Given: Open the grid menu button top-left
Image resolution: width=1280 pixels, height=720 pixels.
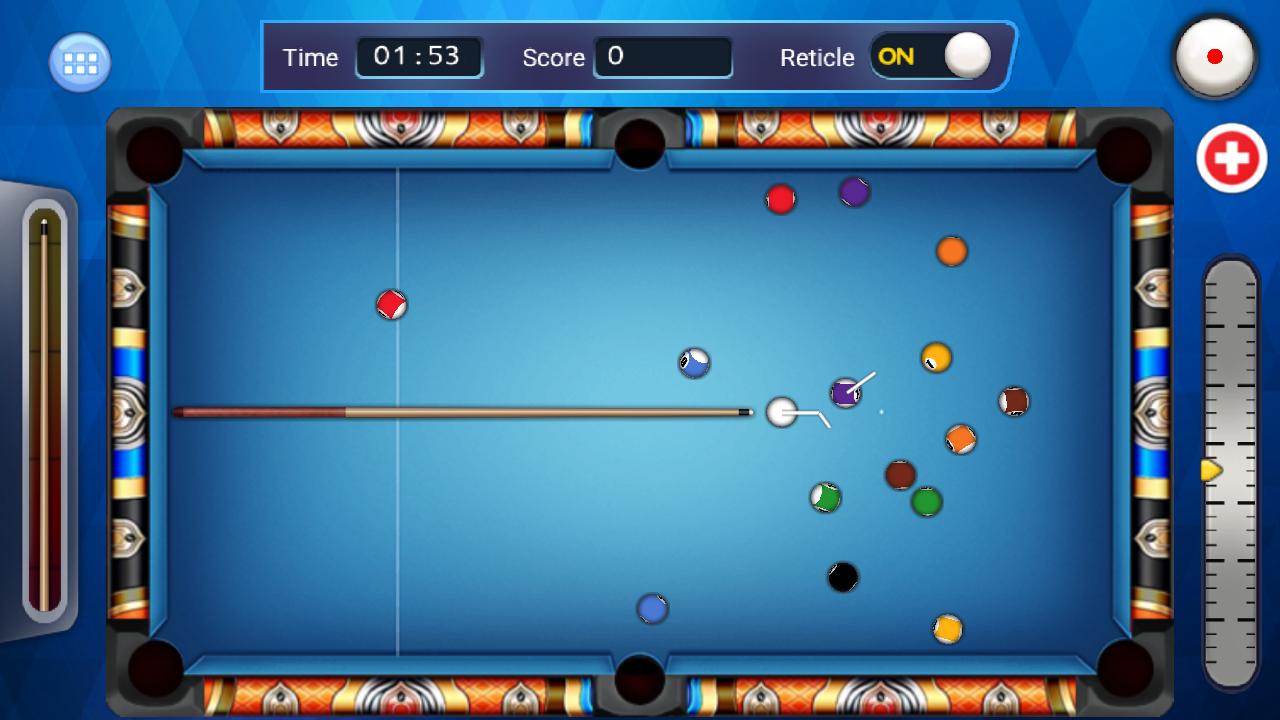Looking at the screenshot, I should point(79,61).
